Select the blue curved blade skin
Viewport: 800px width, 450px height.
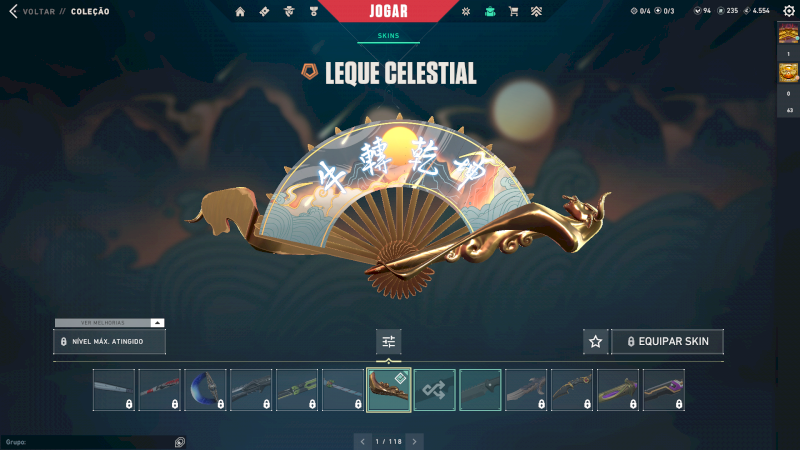tap(206, 390)
